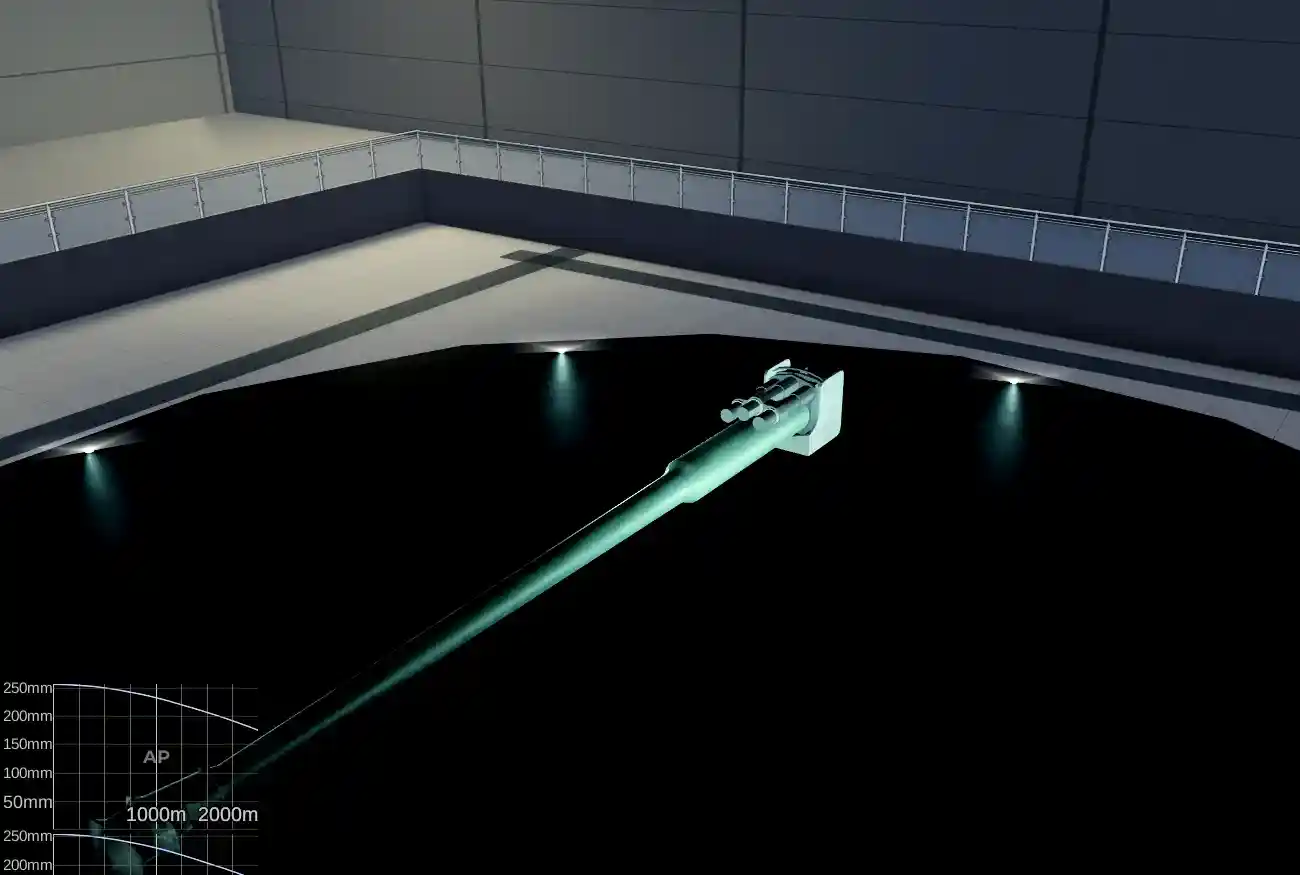The image size is (1300, 875).
Task: Click the 1000m distance marker on the chart
Action: click(155, 815)
